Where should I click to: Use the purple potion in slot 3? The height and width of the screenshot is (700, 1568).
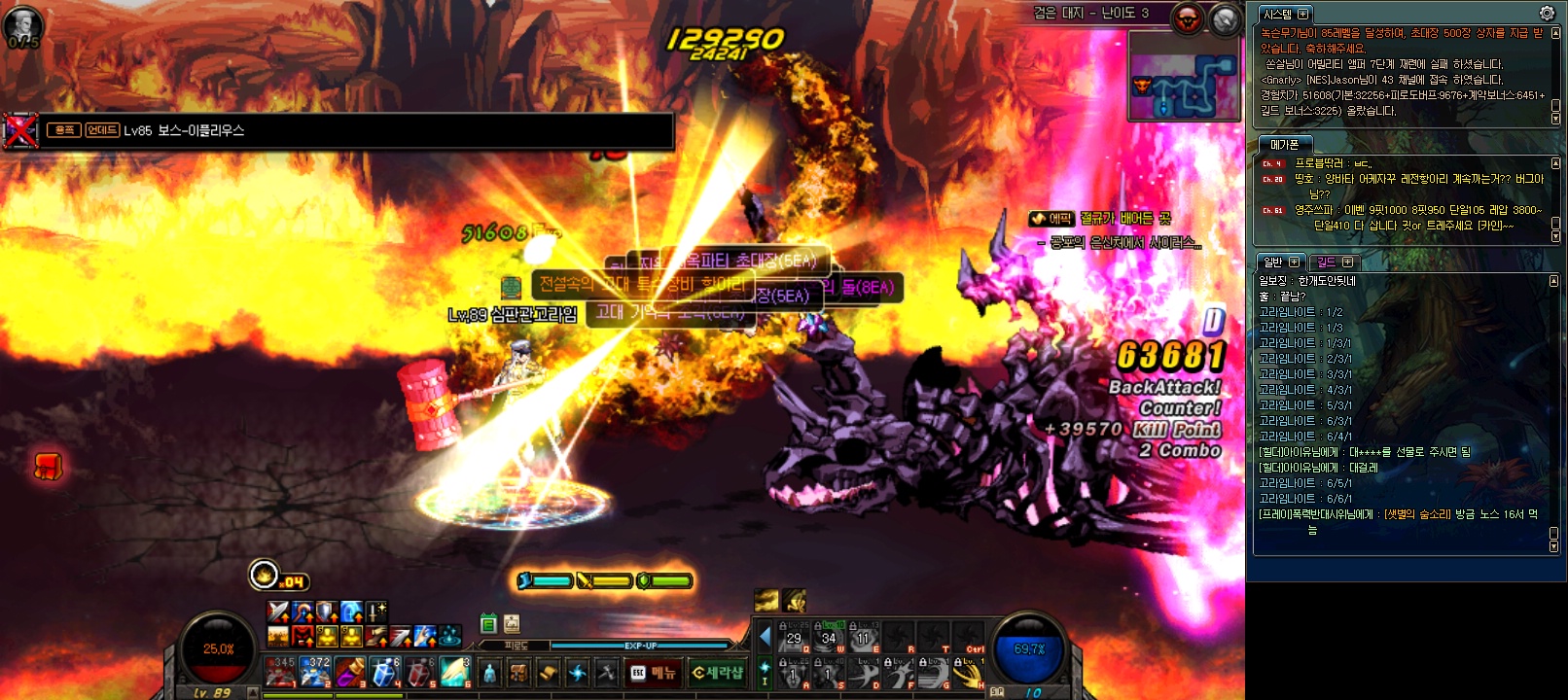[350, 672]
